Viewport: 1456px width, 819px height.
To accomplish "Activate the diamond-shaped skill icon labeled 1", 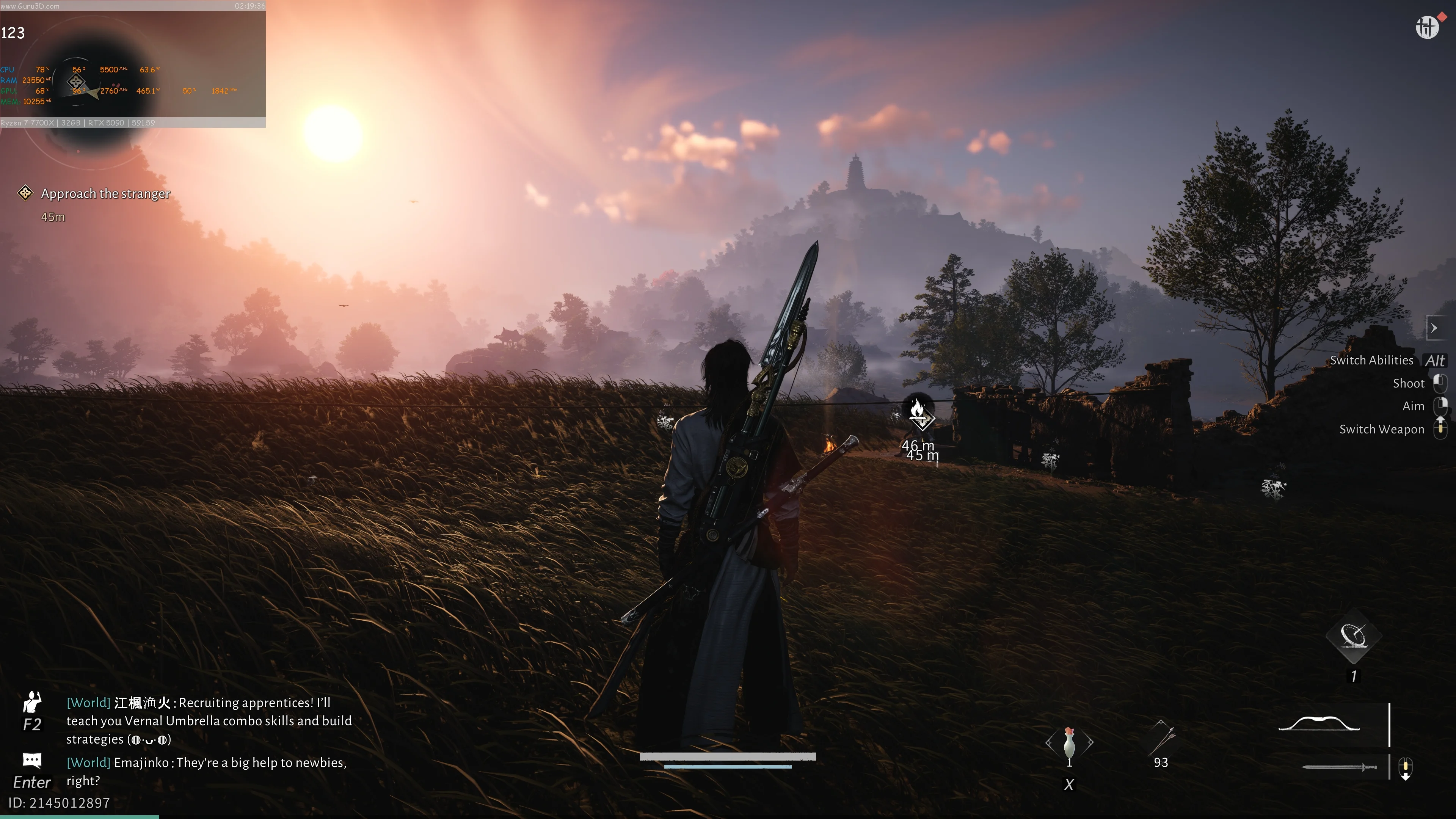I will coord(1354,637).
